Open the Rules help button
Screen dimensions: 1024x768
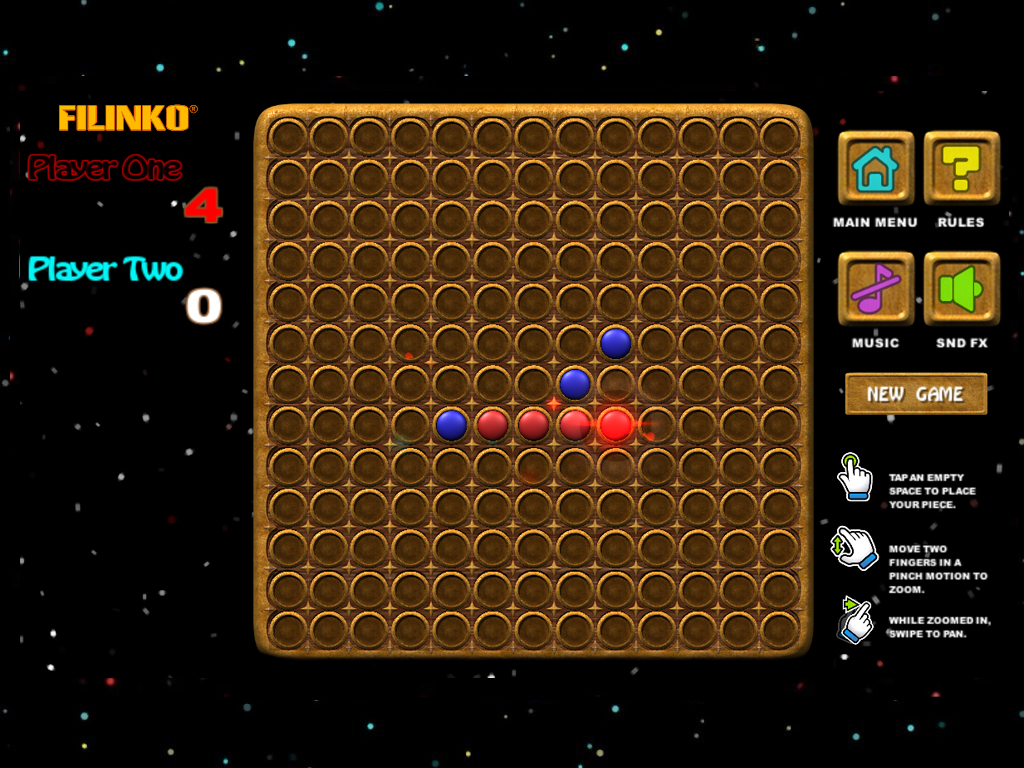click(x=961, y=168)
